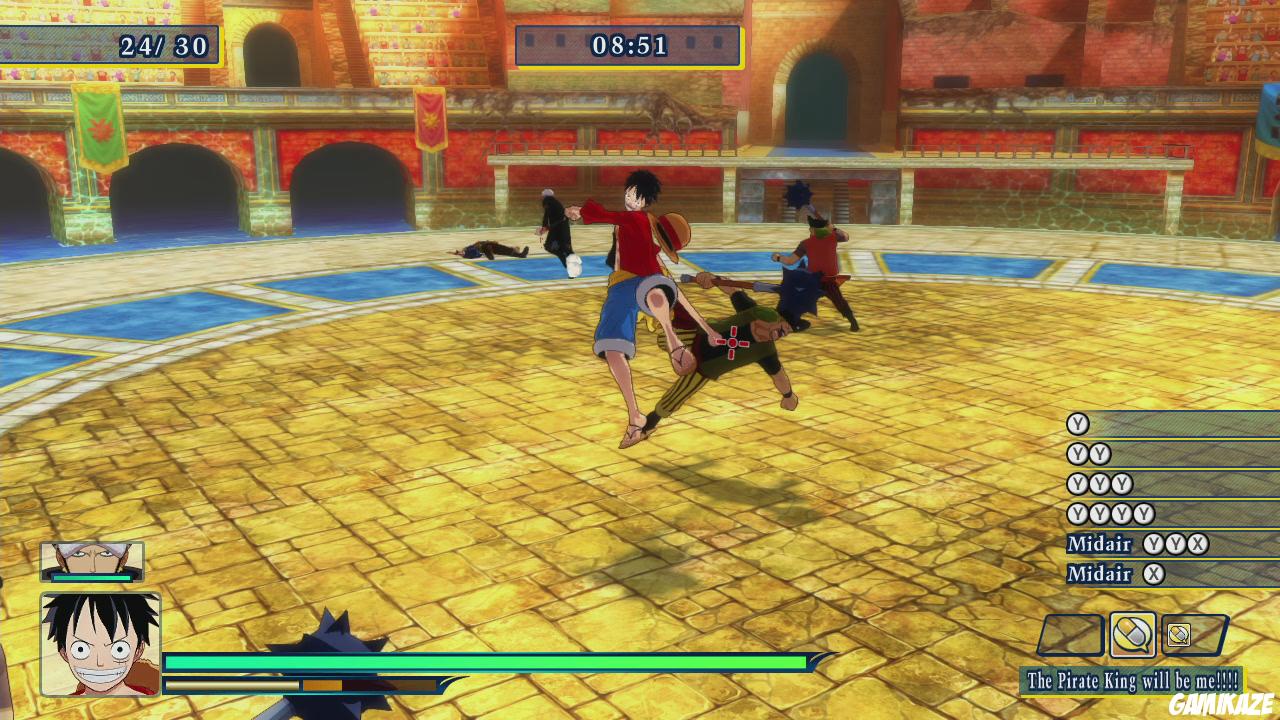Viewport: 1280px width, 720px height.
Task: Click the red crosshair target marker
Action: (733, 342)
